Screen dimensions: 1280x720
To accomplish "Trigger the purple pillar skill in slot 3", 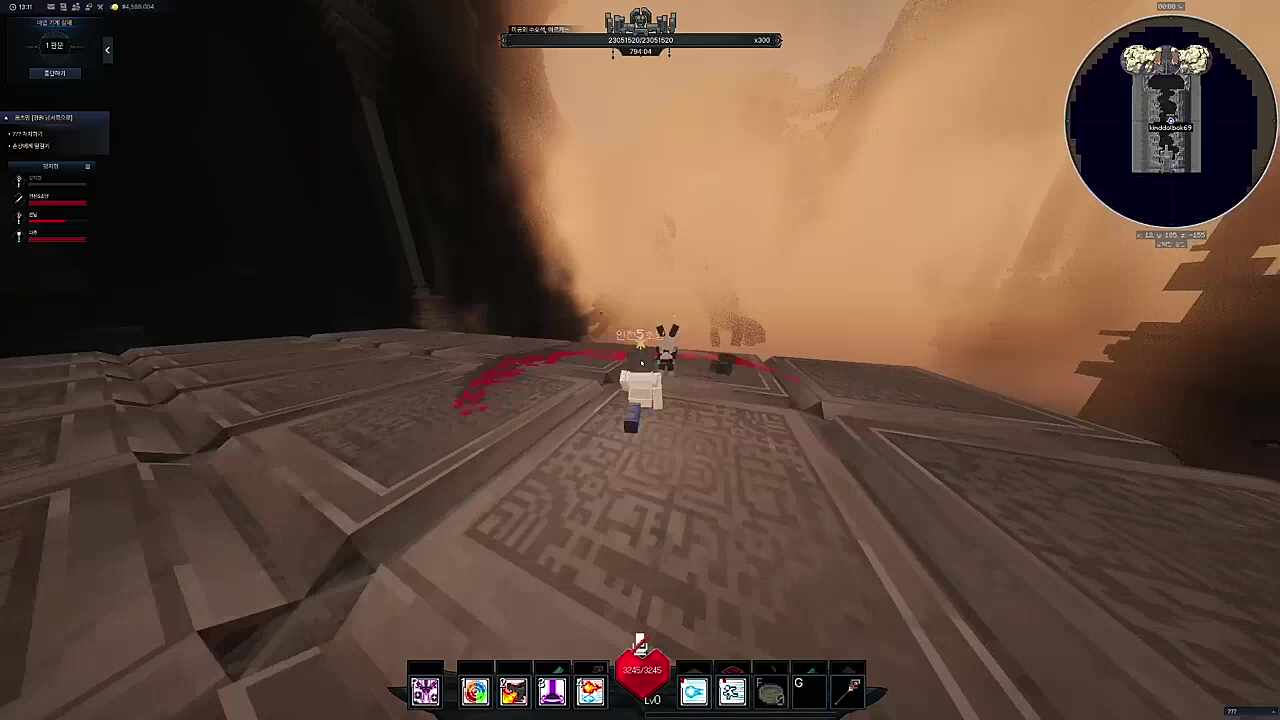I will tap(551, 692).
